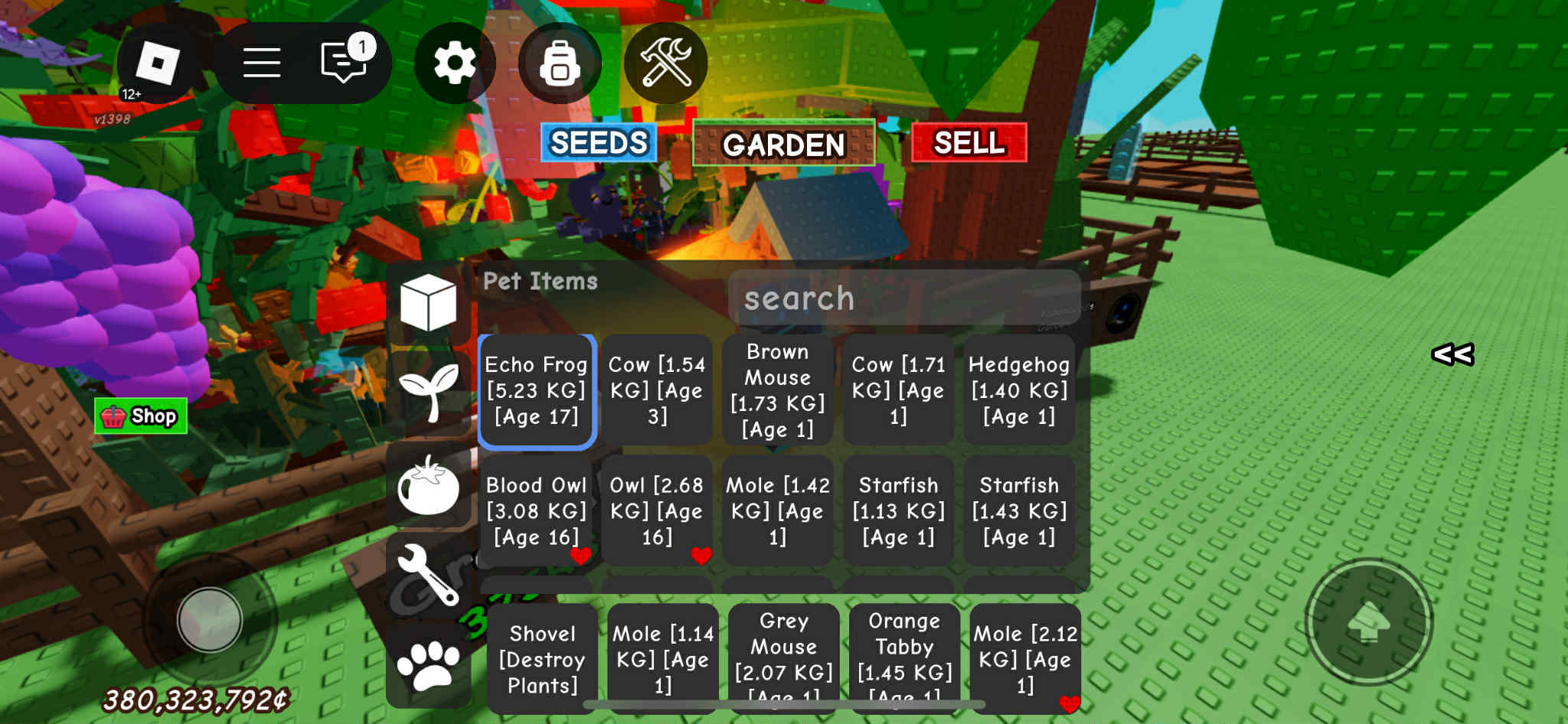The image size is (1568, 724).
Task: Teleport to the SEEDS shop
Action: point(599,142)
